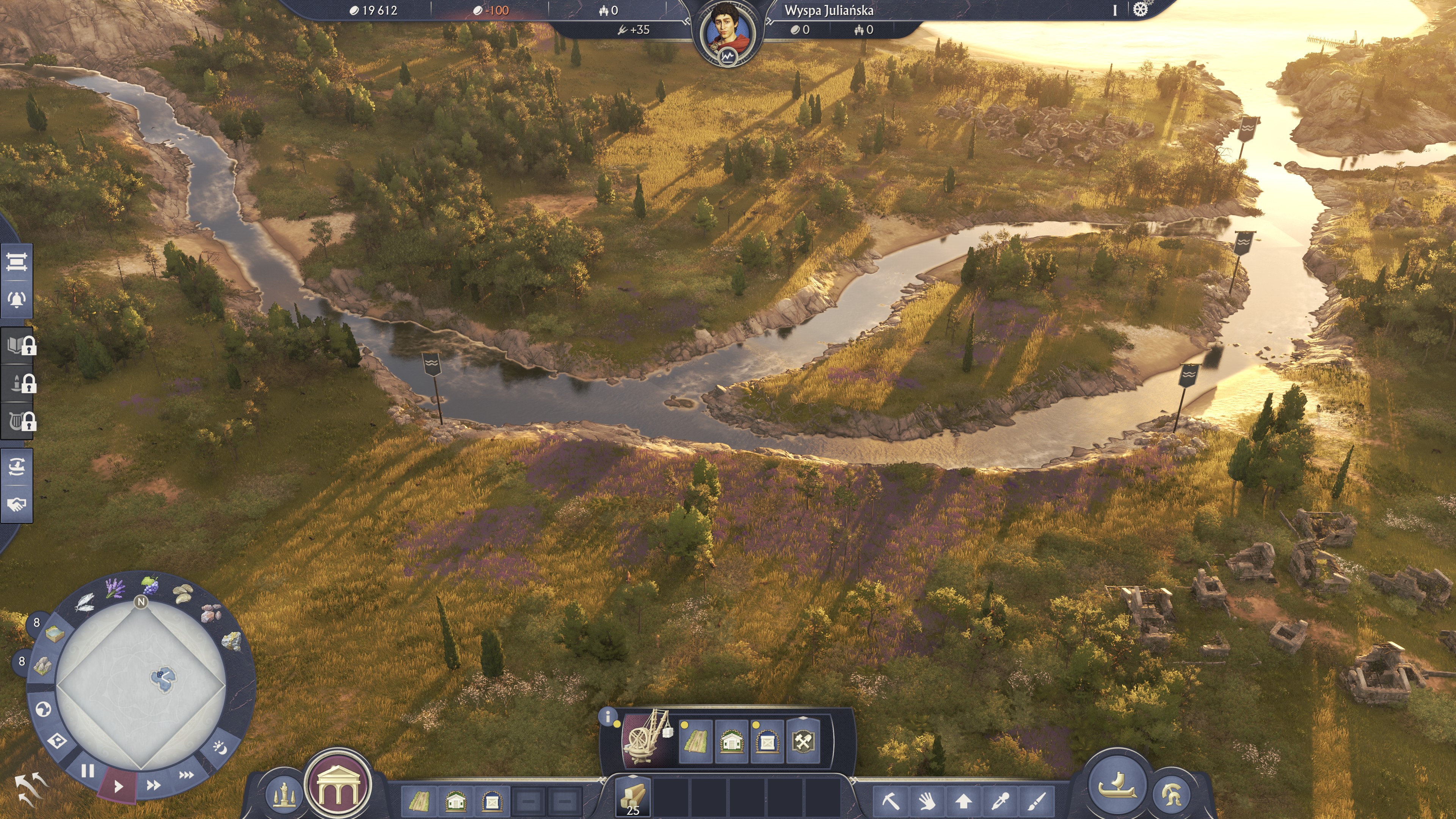Viewport: 1456px width, 819px height.
Task: Open the ship menu button
Action: (1117, 786)
